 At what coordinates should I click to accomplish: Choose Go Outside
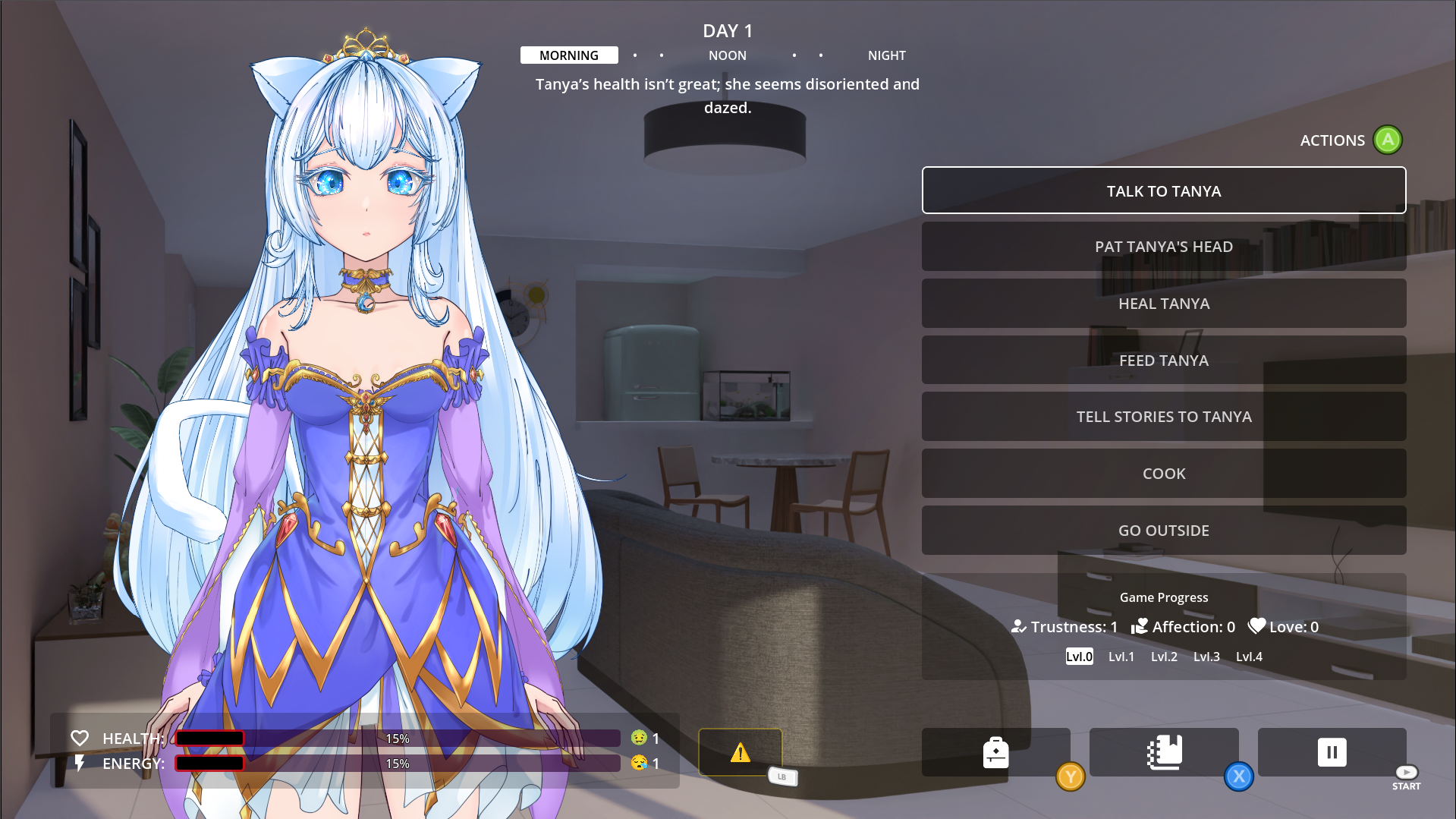(x=1163, y=531)
